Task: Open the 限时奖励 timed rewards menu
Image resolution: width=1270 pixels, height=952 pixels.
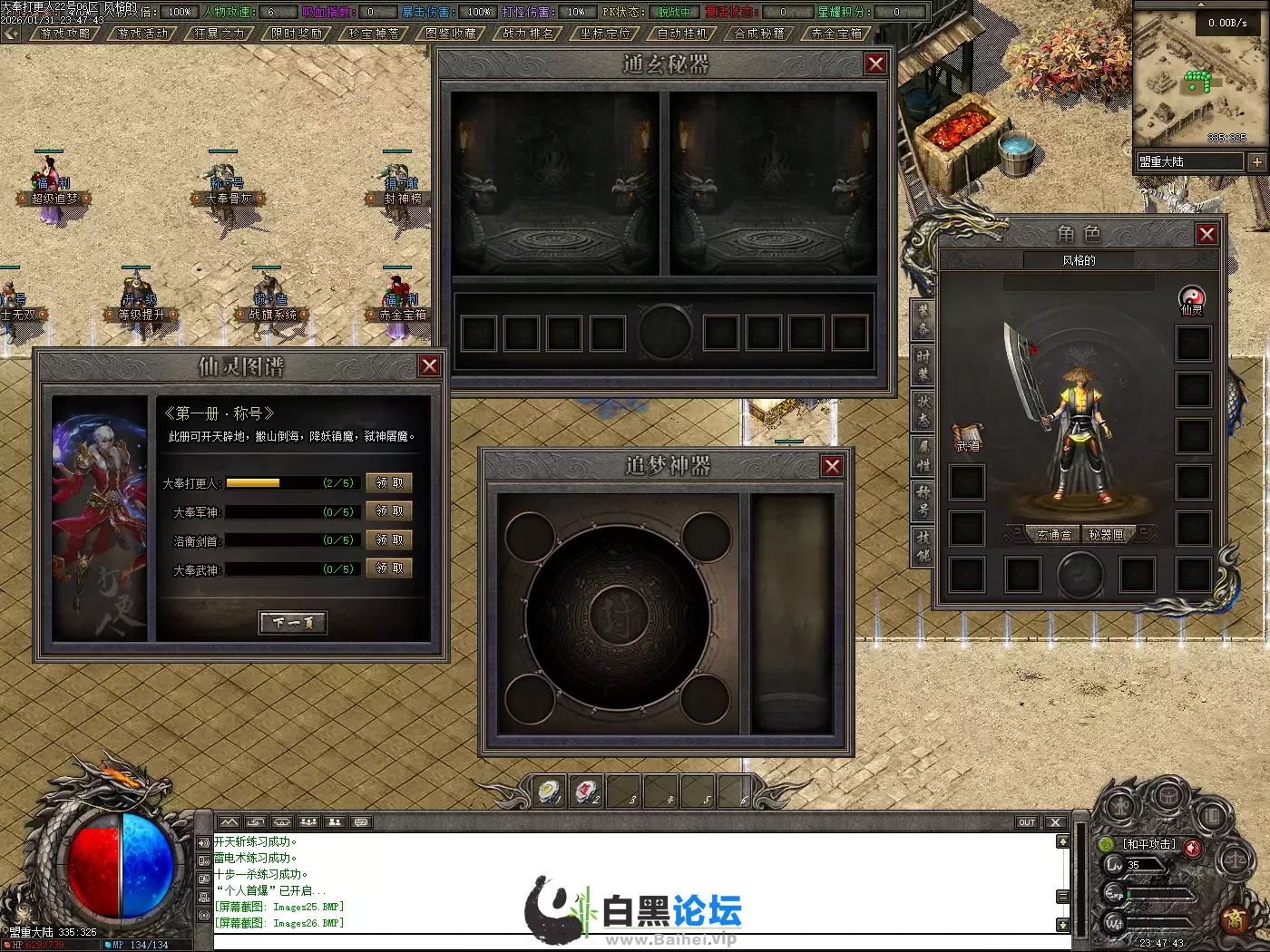Action: (297, 34)
